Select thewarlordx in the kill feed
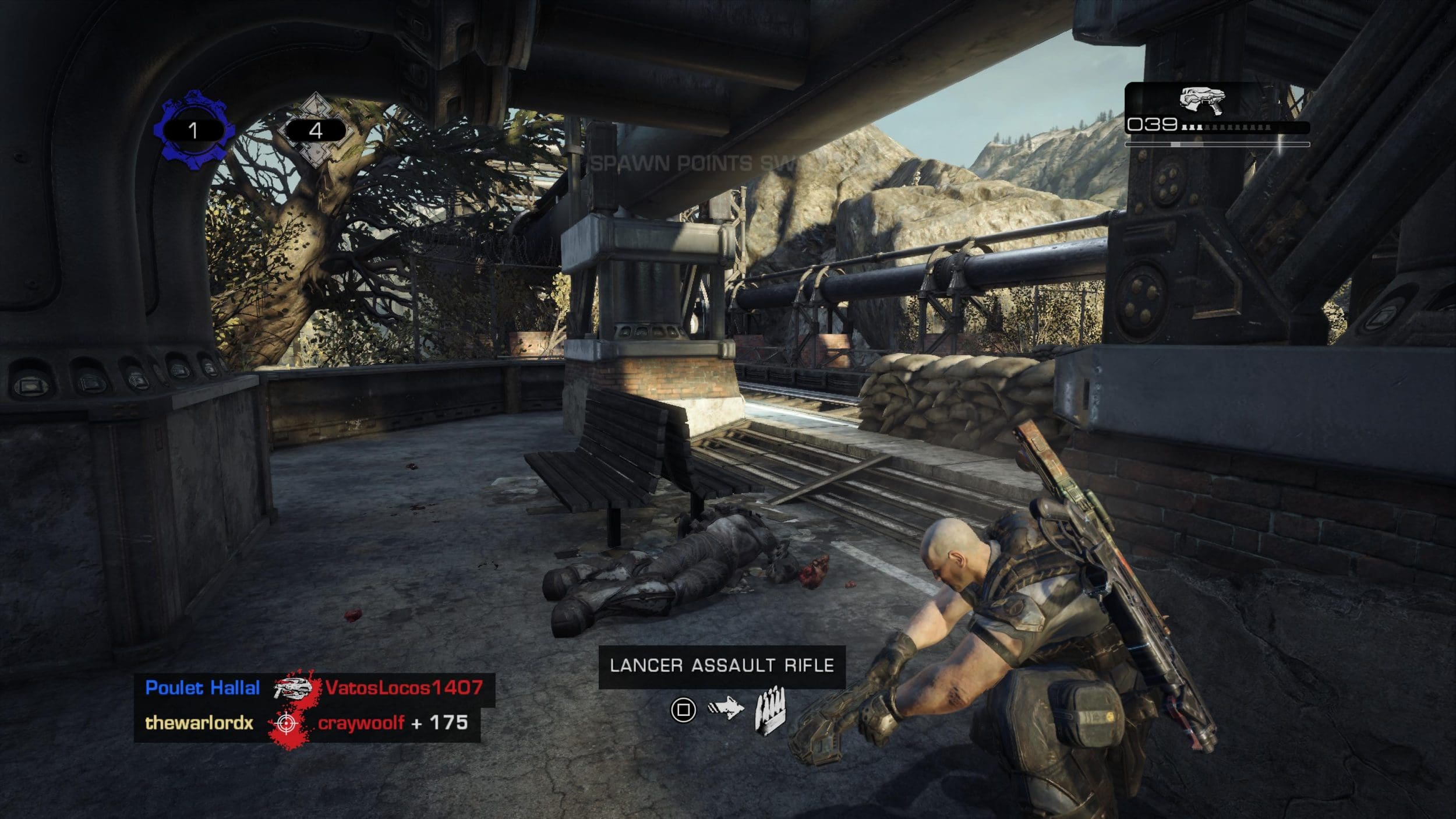This screenshot has width=1456, height=819. pyautogui.click(x=199, y=723)
